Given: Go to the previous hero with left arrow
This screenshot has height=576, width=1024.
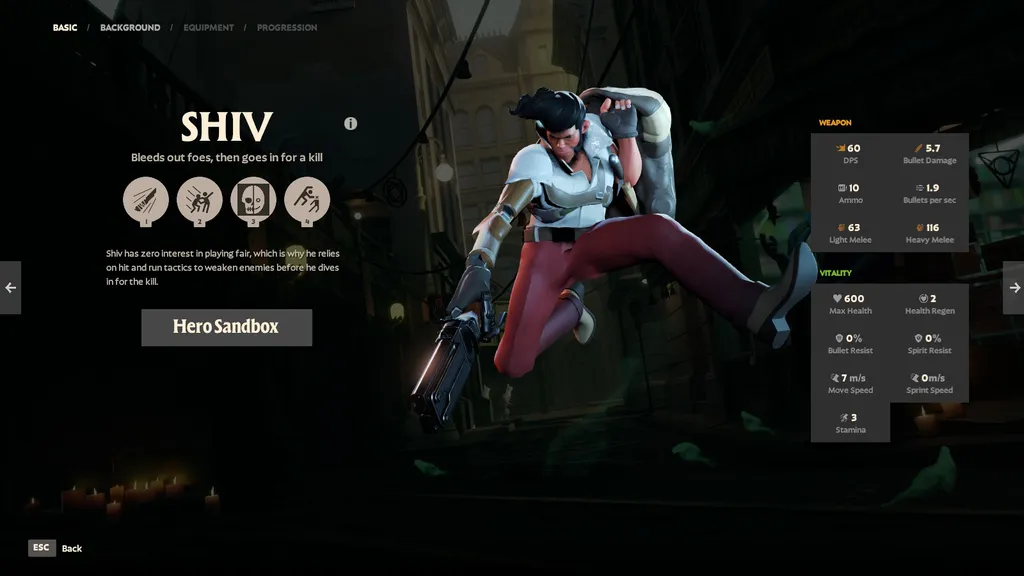Looking at the screenshot, I should coord(10,288).
